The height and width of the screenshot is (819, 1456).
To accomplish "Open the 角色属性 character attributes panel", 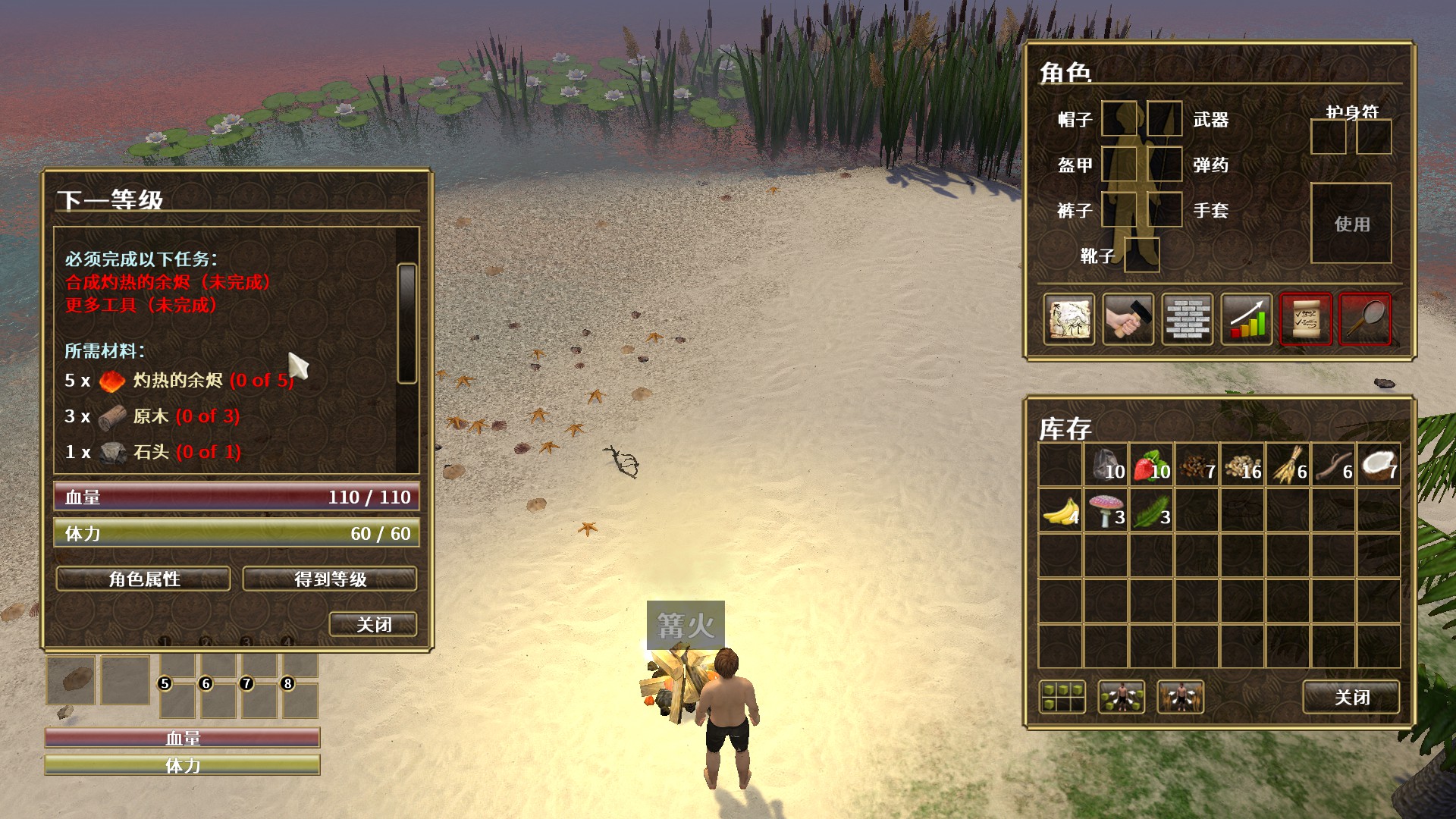I will [x=143, y=579].
